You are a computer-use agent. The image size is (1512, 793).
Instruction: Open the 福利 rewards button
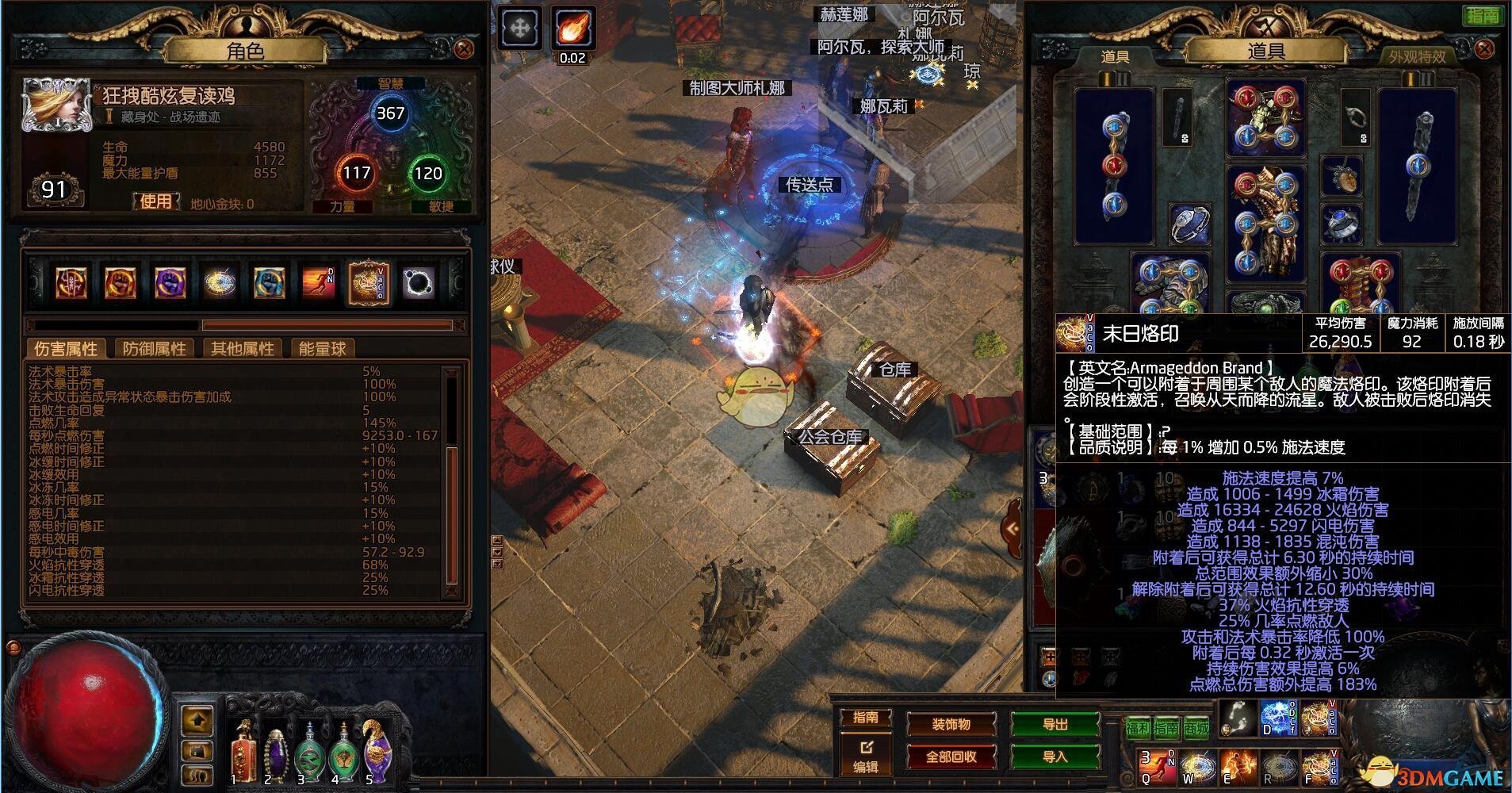(x=1137, y=728)
